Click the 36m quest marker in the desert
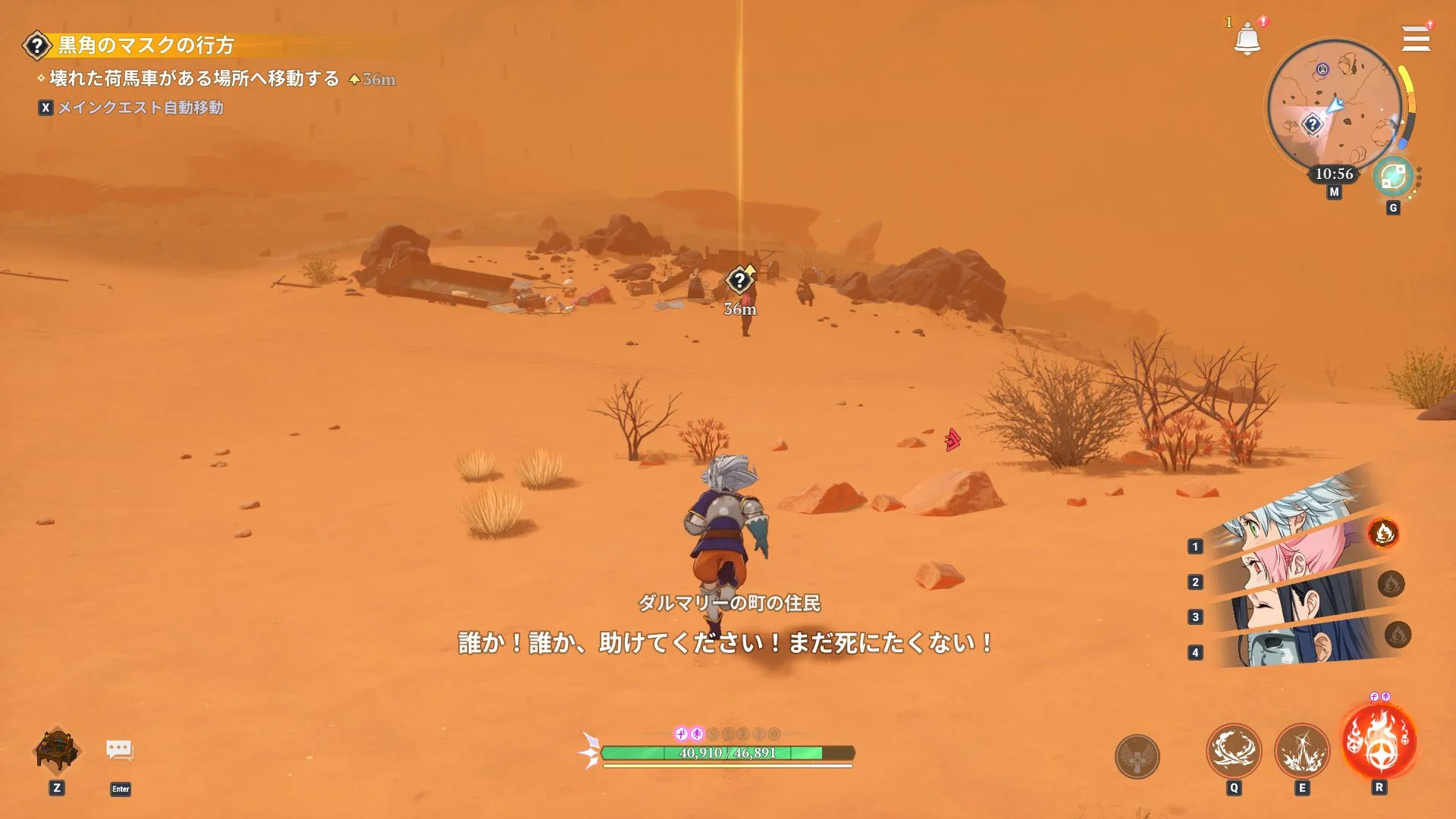 click(x=739, y=281)
